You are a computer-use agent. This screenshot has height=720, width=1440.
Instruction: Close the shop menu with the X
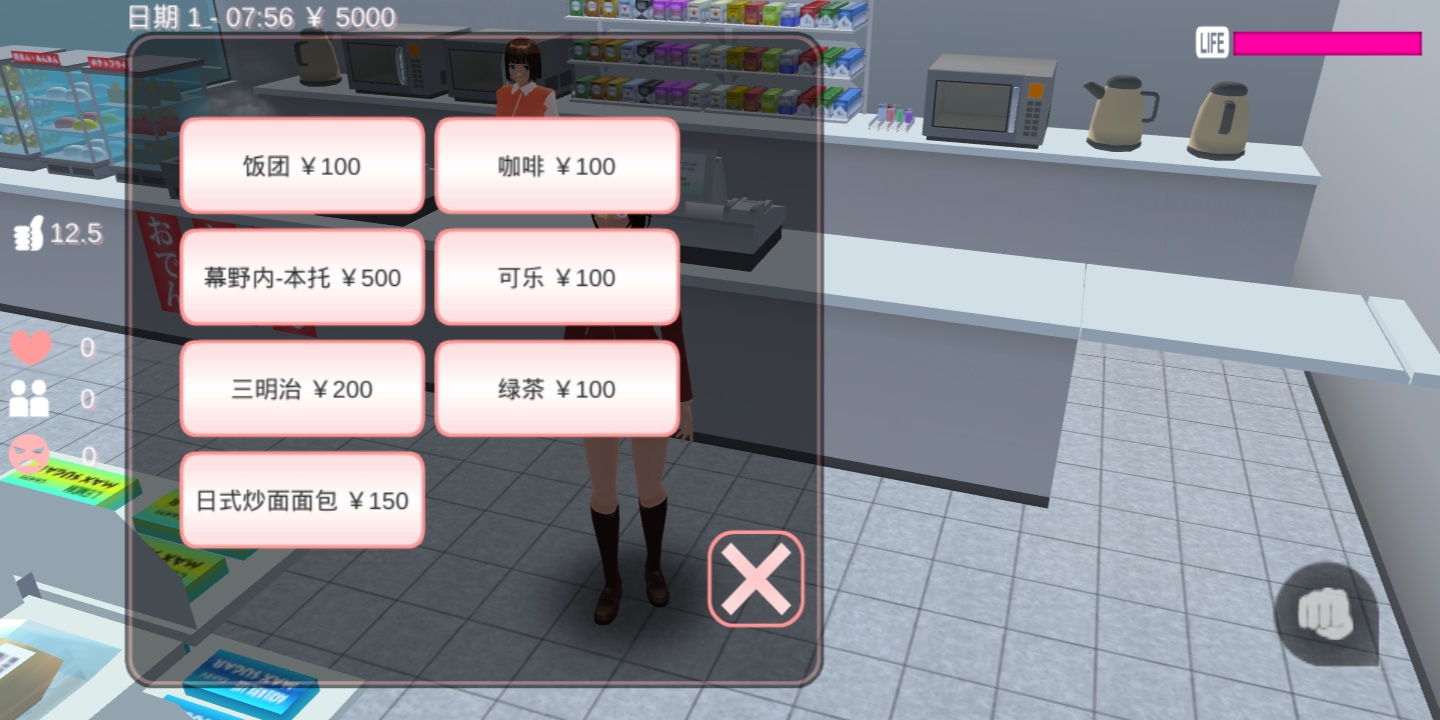755,578
